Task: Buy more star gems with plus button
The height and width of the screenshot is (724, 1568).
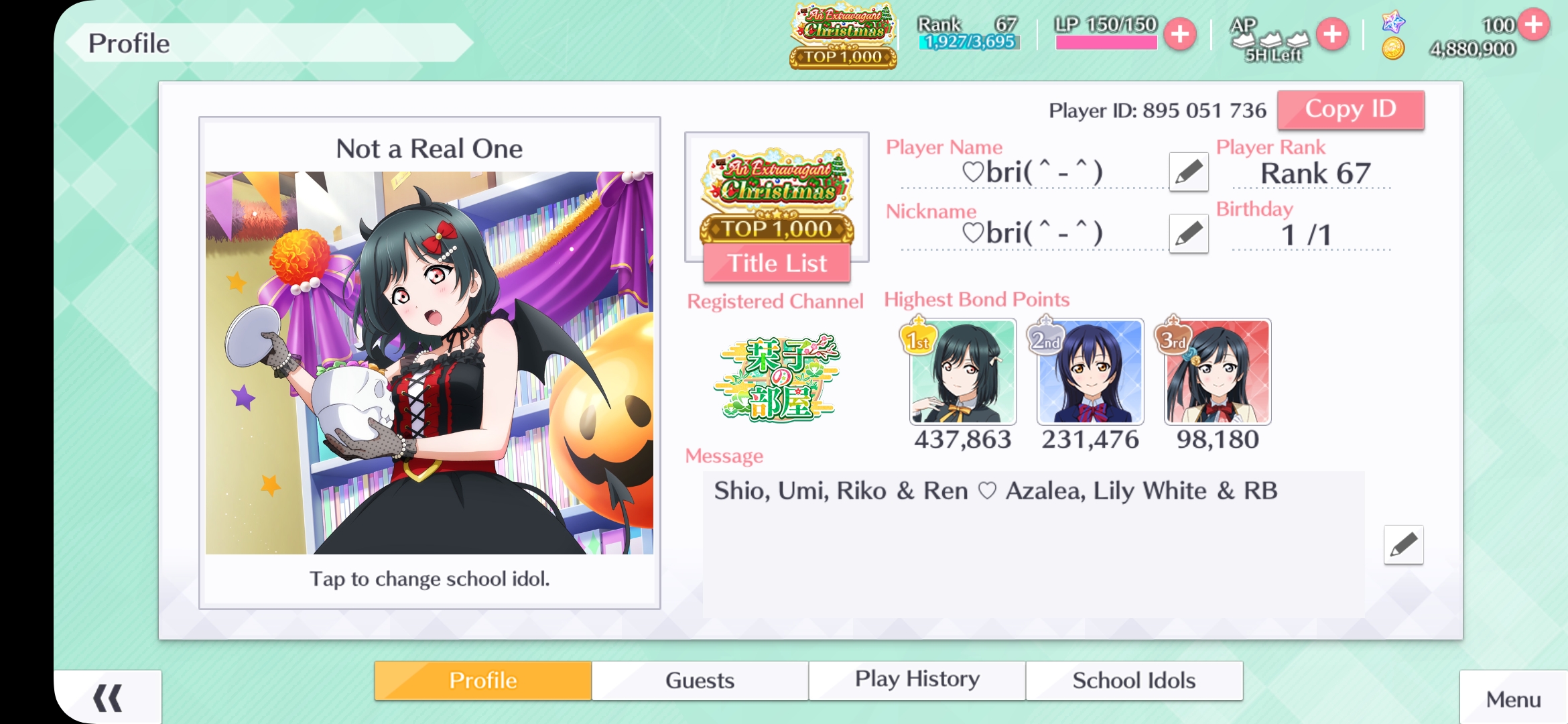Action: pos(1533,25)
